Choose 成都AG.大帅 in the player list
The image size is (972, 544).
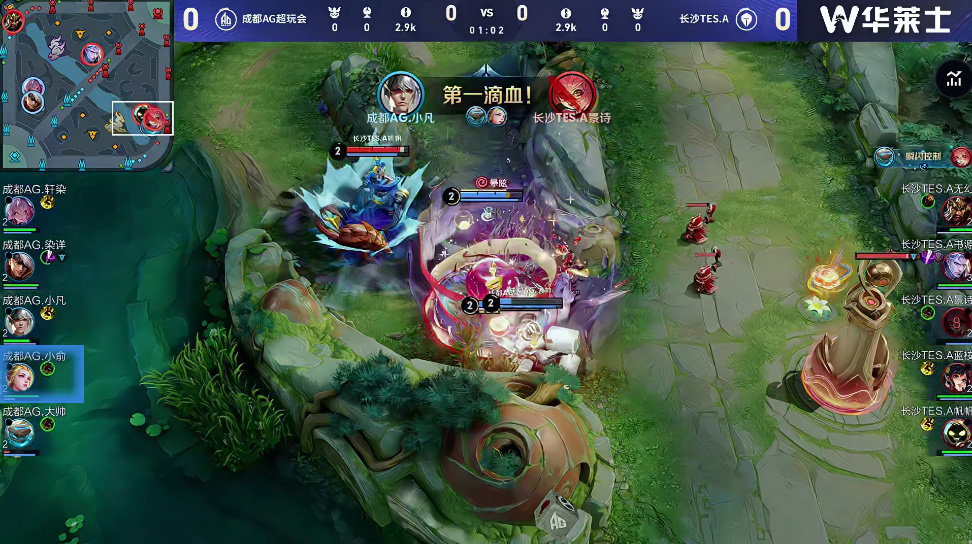point(21,432)
